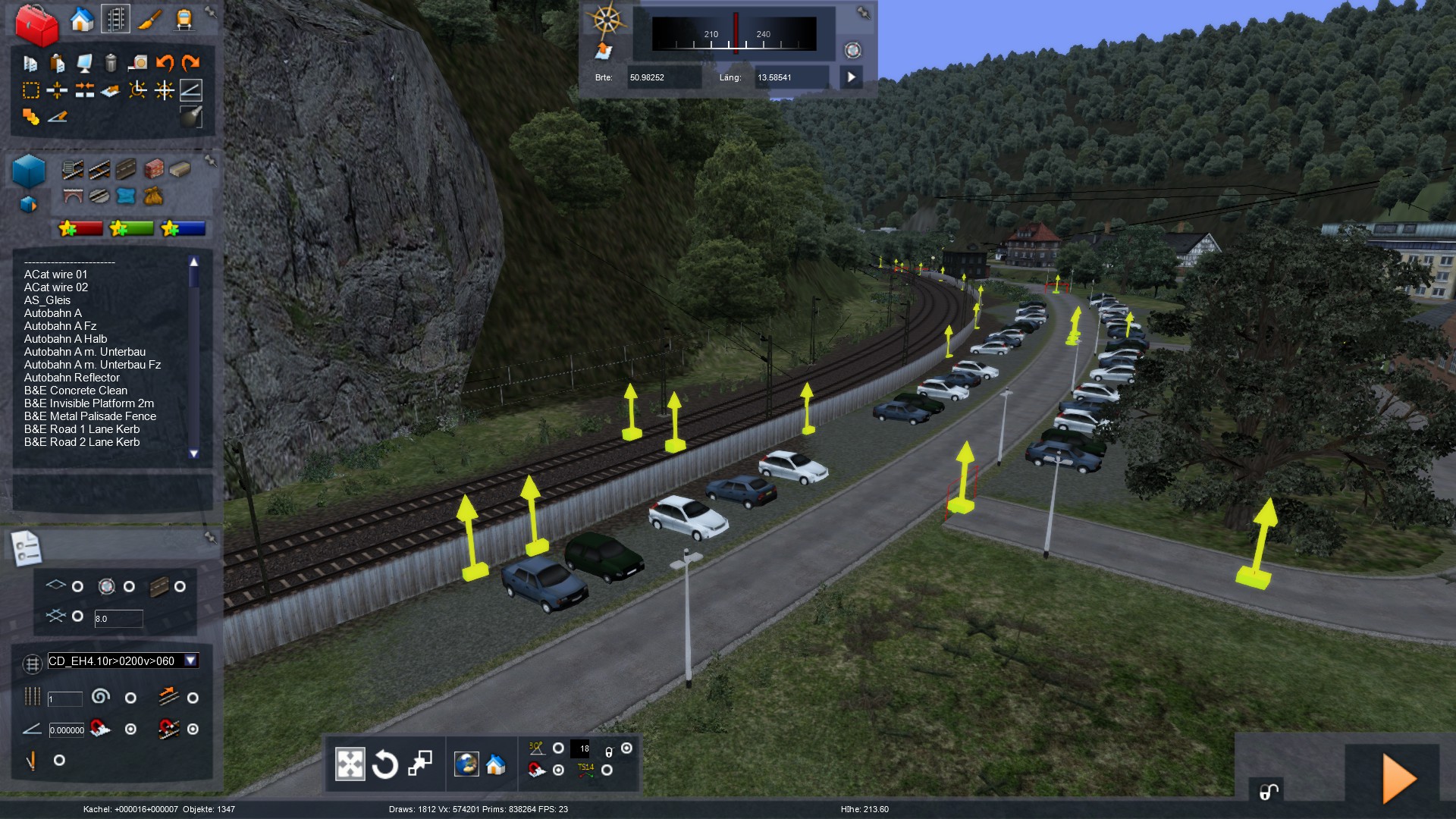Undo the last edit with orange arrow
Screen dimensions: 1456x819
click(x=165, y=63)
